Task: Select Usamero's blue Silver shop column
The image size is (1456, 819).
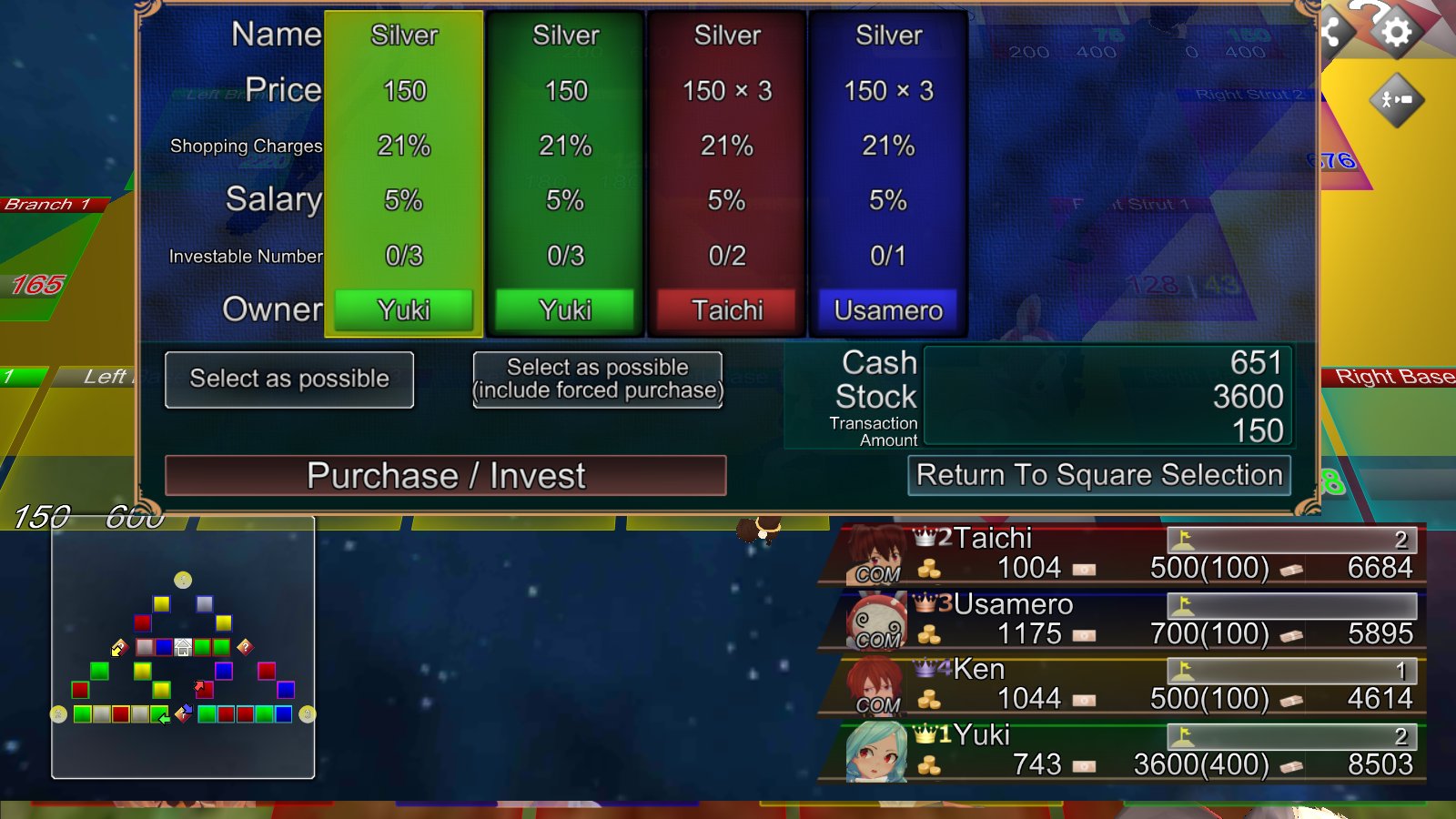Action: coord(888,173)
